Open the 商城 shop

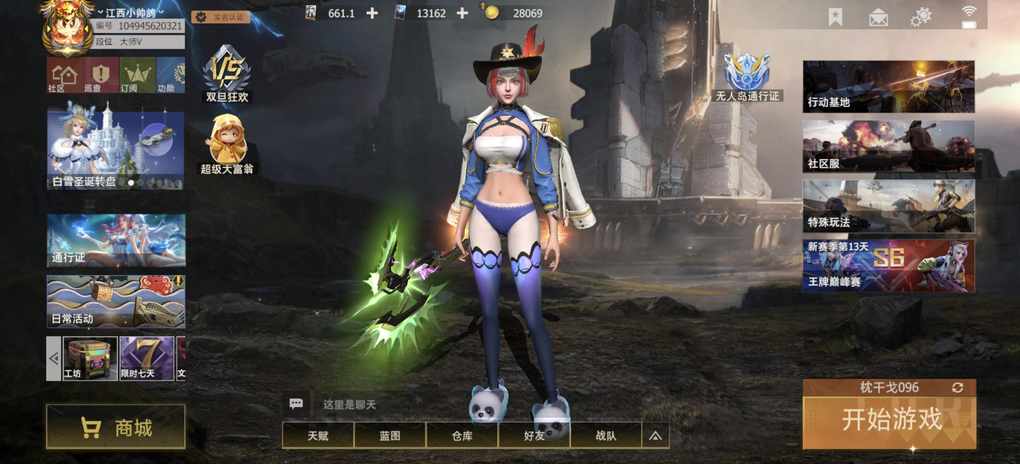click(x=116, y=428)
